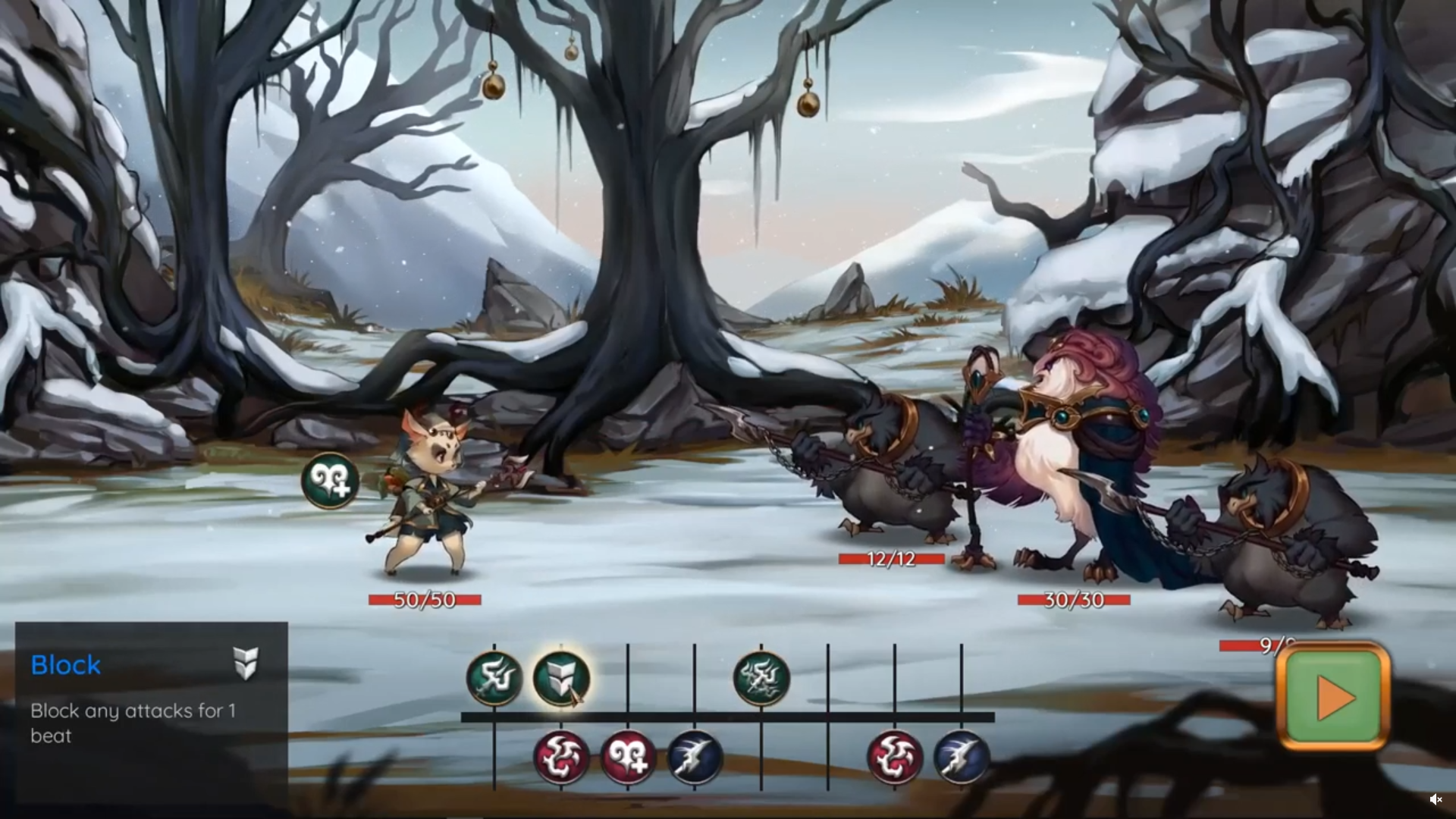The height and width of the screenshot is (819, 1456).
Task: Inspect the red heart heal enemy action
Action: [628, 757]
